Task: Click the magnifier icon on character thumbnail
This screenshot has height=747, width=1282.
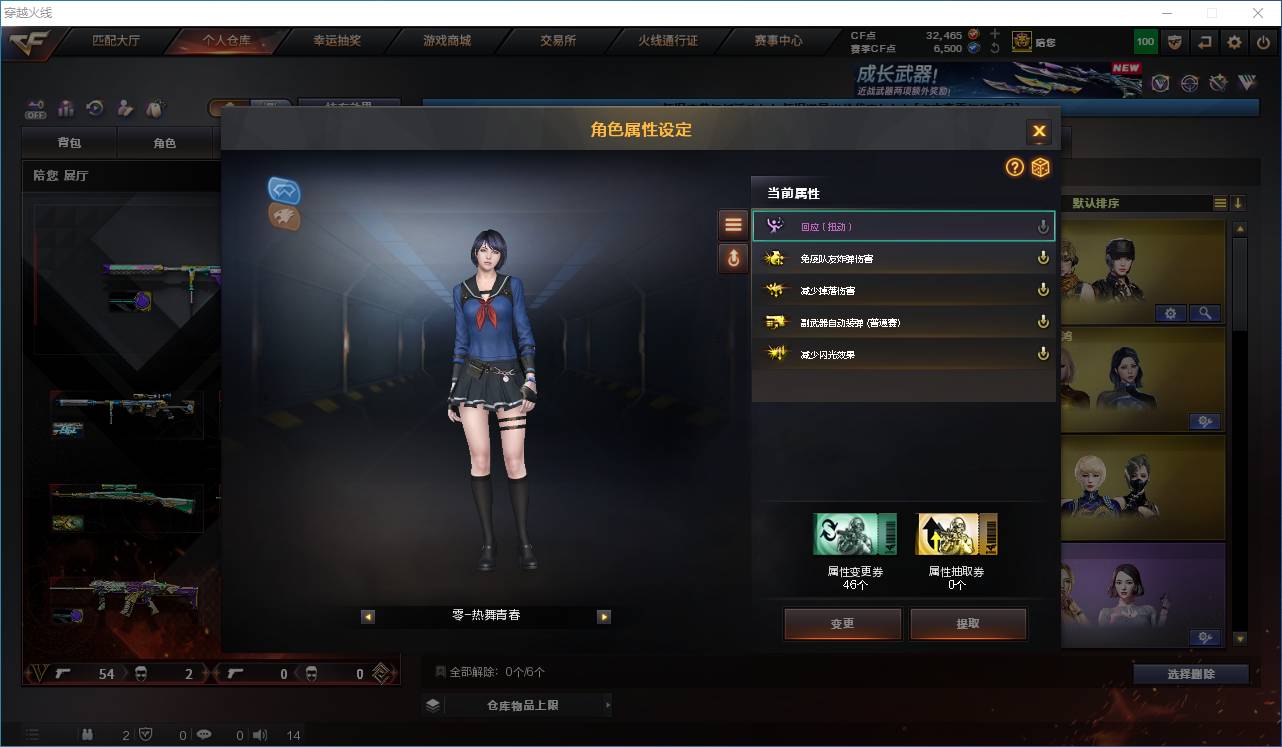Action: 1205,313
